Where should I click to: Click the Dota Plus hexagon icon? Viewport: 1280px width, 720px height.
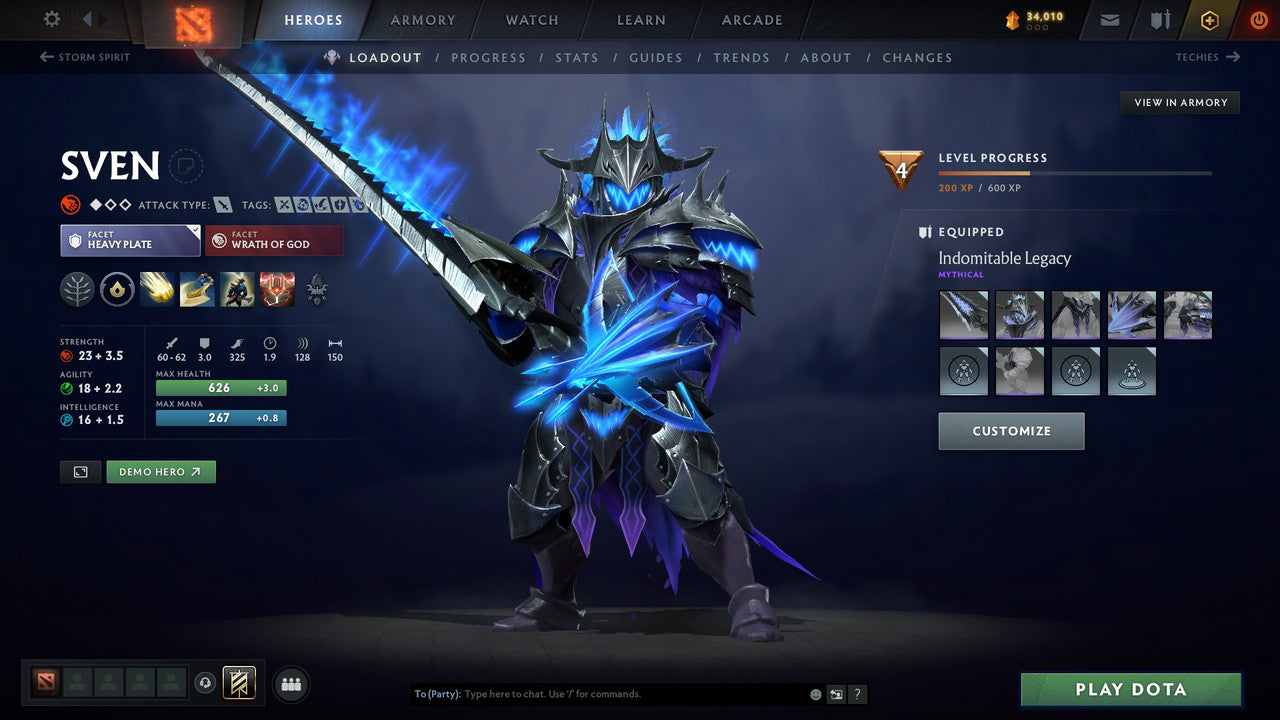1209,19
